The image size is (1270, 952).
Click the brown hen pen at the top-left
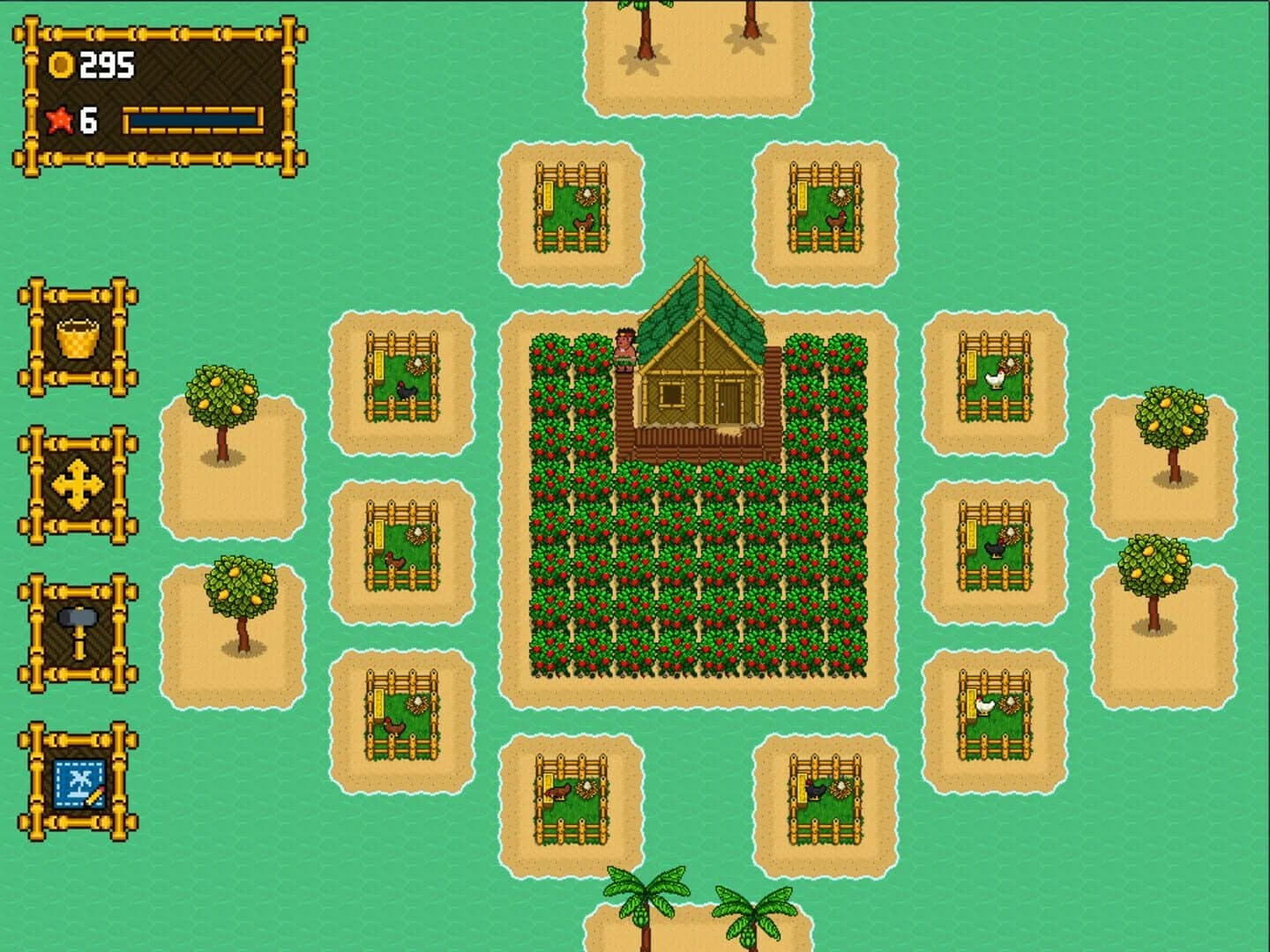point(575,207)
